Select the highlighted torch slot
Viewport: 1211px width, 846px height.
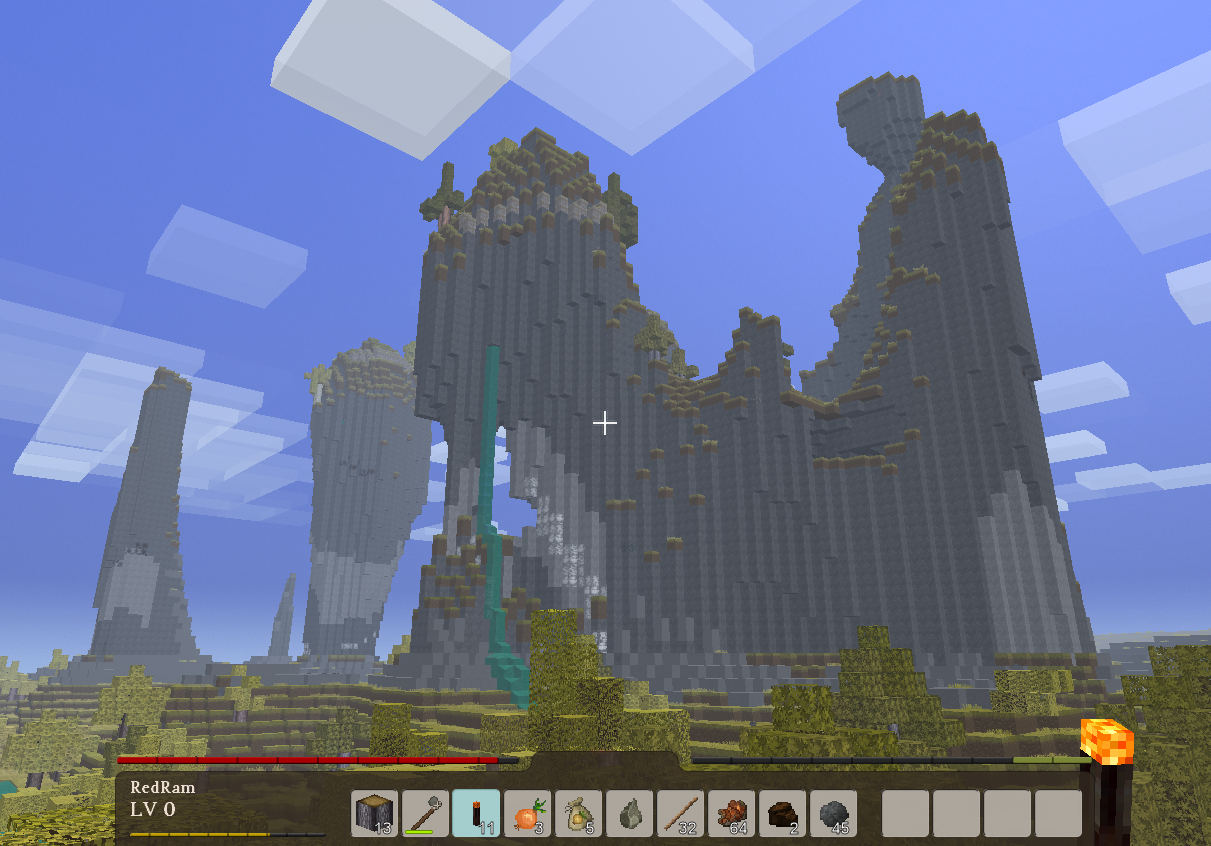click(476, 813)
